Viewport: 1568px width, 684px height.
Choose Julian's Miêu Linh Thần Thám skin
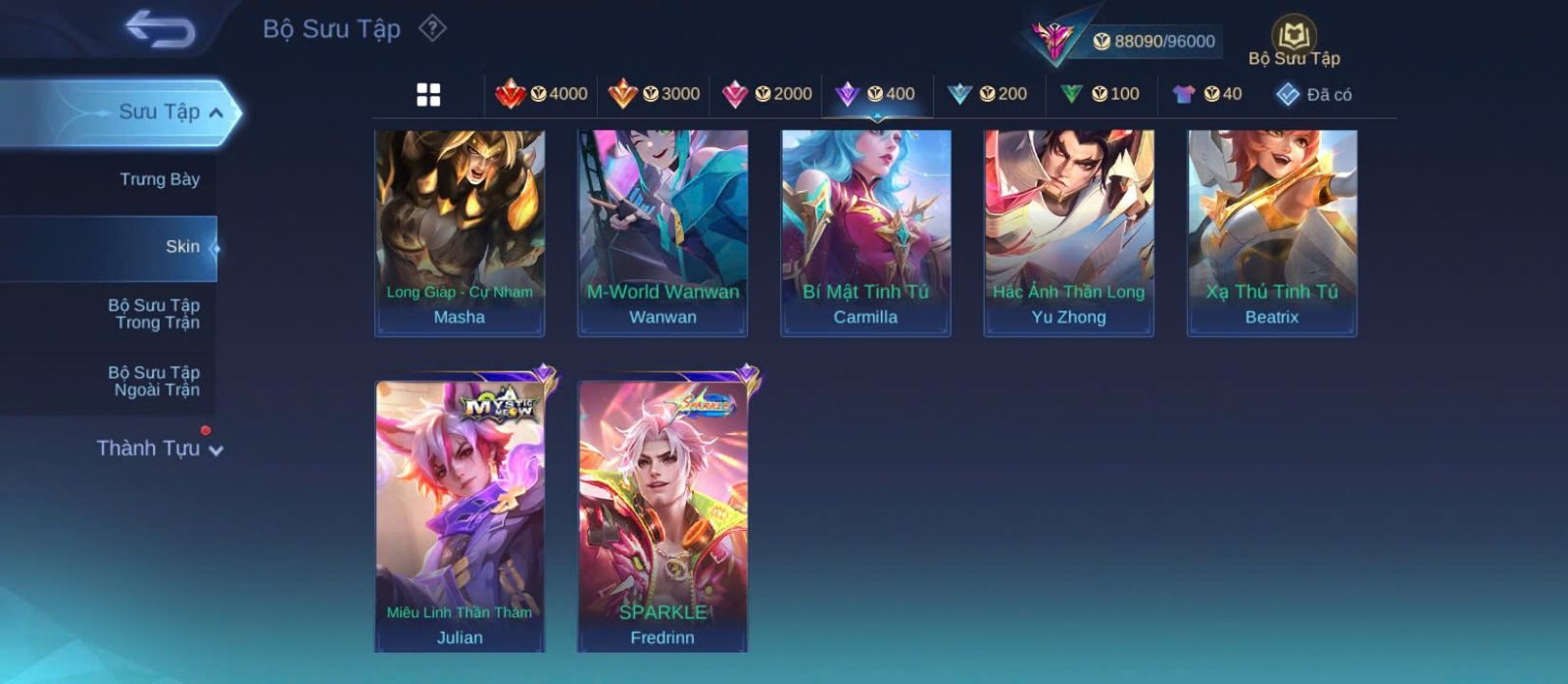(x=460, y=515)
